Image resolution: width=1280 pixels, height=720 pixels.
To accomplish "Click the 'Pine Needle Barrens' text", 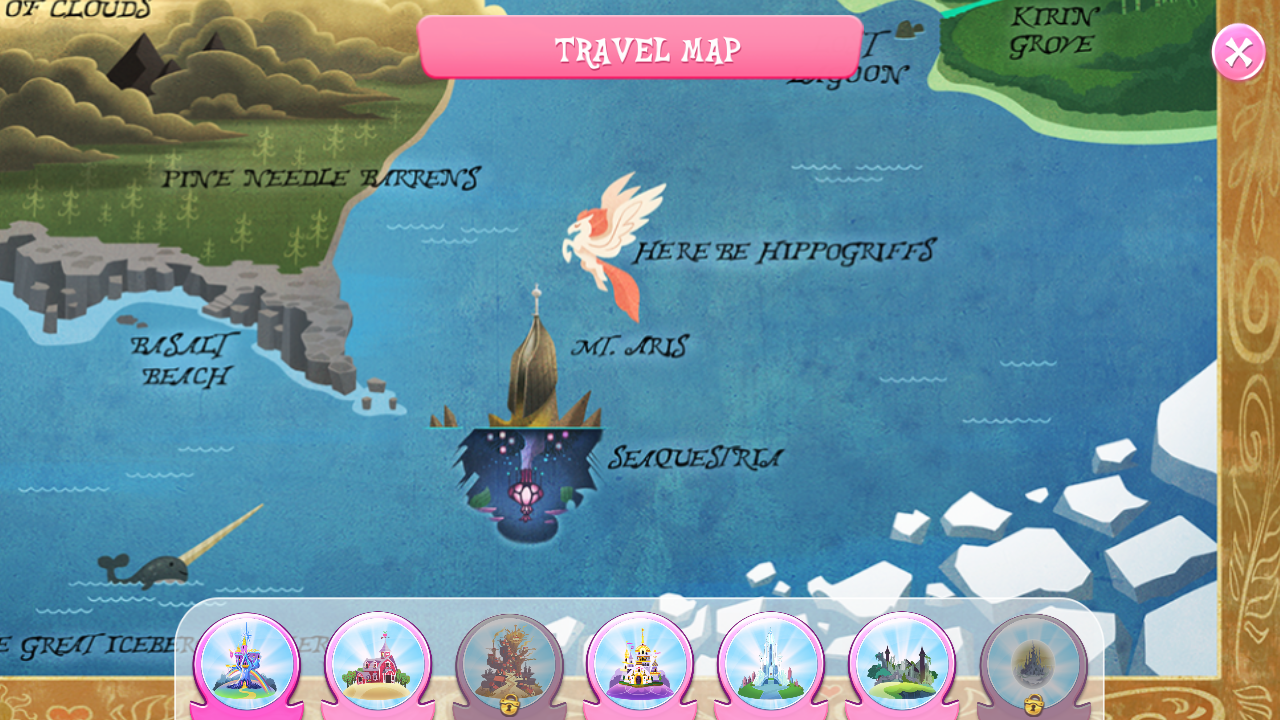I will click(323, 176).
